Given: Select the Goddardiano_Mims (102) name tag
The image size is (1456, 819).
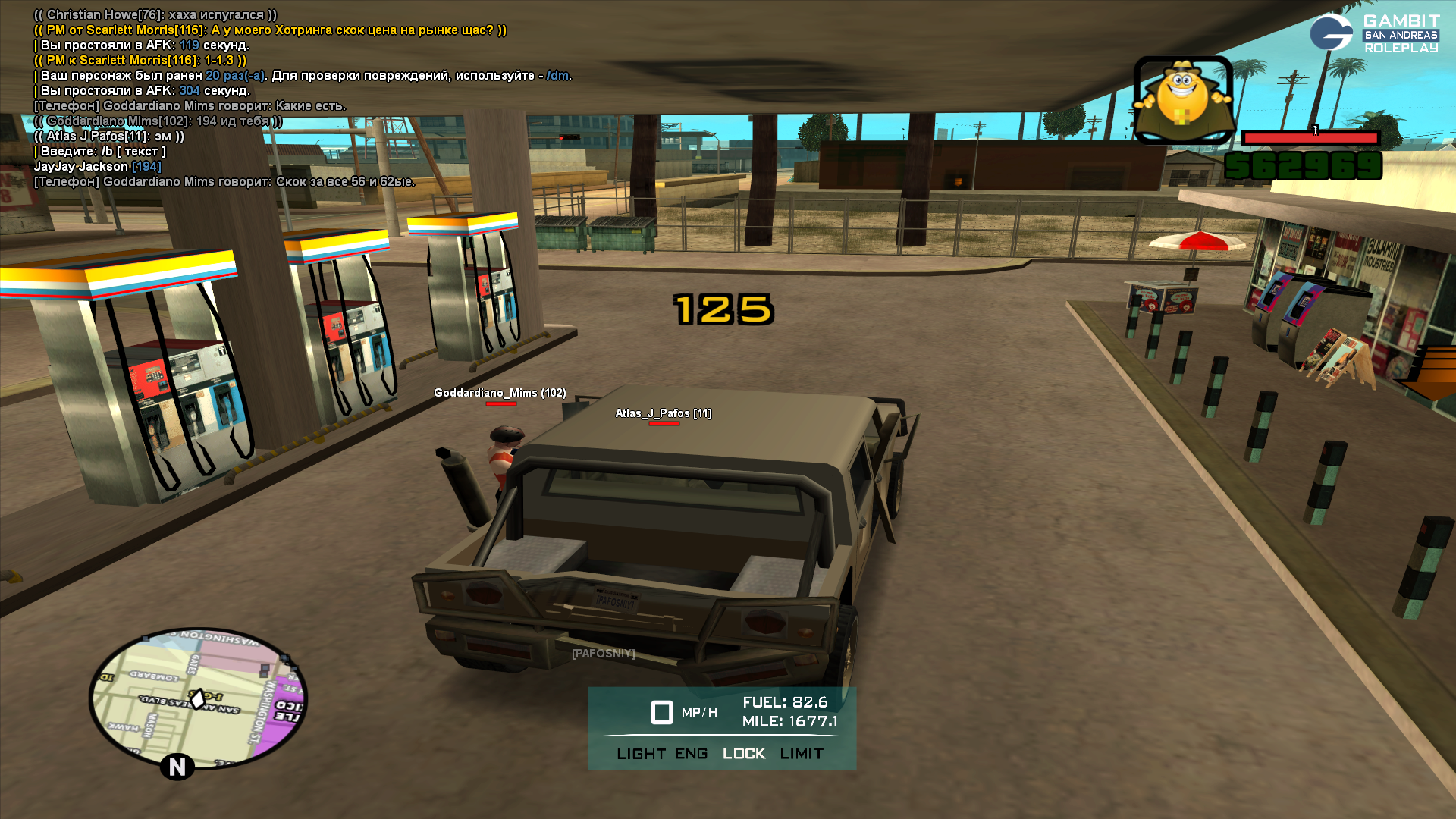Looking at the screenshot, I should click(x=500, y=393).
